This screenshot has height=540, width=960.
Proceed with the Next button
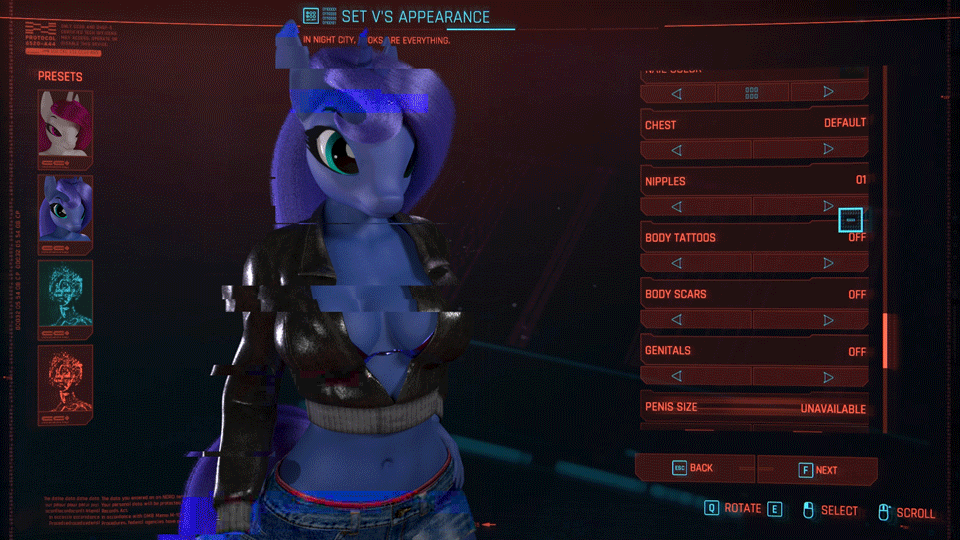click(817, 470)
